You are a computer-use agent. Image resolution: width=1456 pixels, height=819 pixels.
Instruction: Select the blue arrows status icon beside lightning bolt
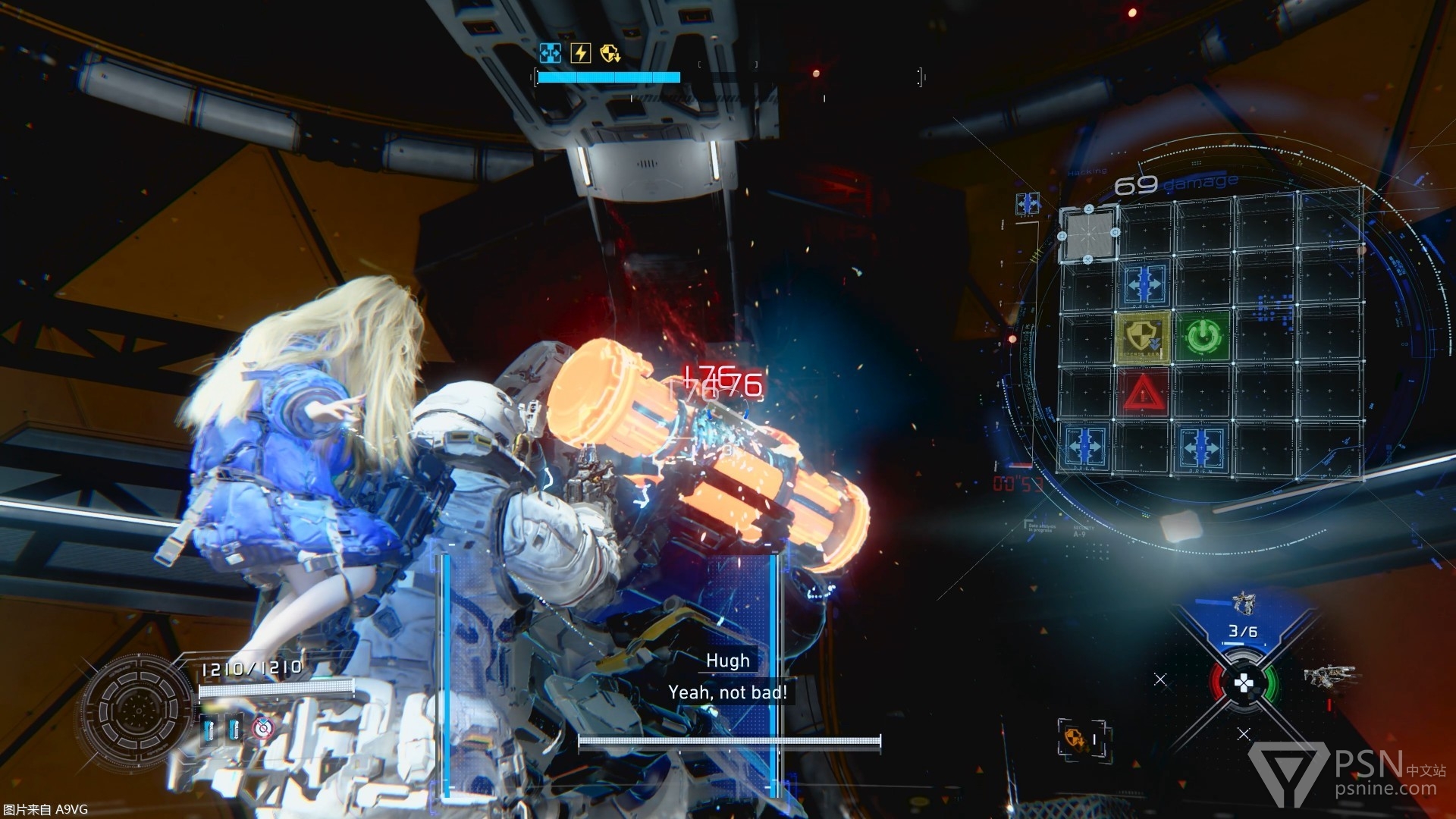pyautogui.click(x=550, y=52)
